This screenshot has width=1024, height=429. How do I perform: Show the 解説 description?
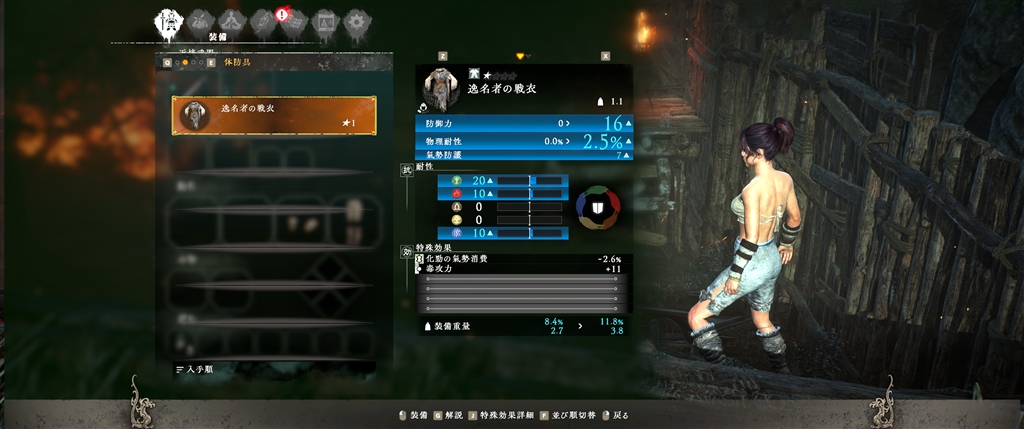tap(450, 414)
